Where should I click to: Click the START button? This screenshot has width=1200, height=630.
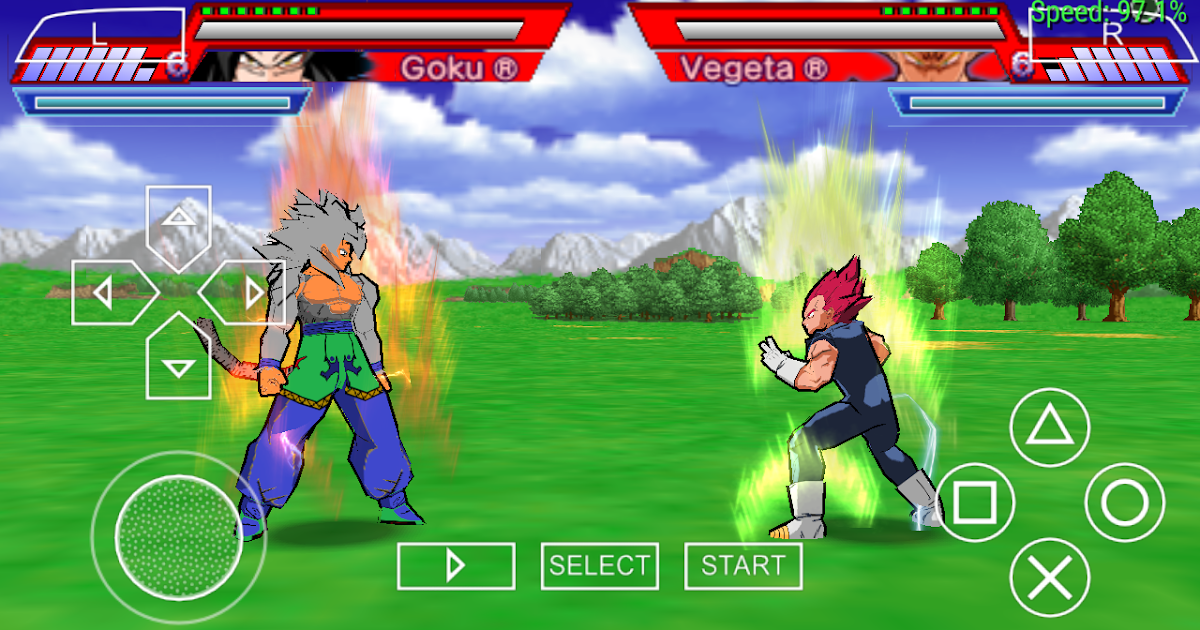[x=743, y=566]
